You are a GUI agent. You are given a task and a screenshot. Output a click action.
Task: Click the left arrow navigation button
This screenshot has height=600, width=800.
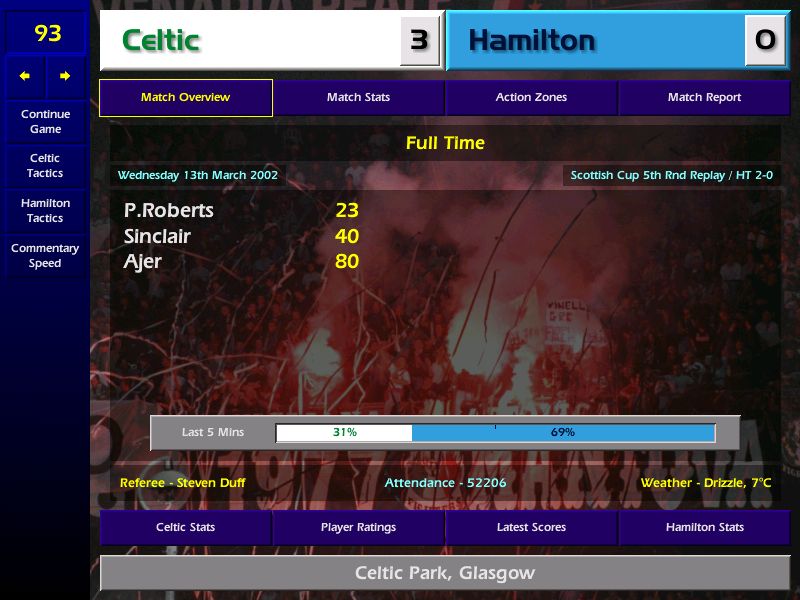click(x=25, y=76)
